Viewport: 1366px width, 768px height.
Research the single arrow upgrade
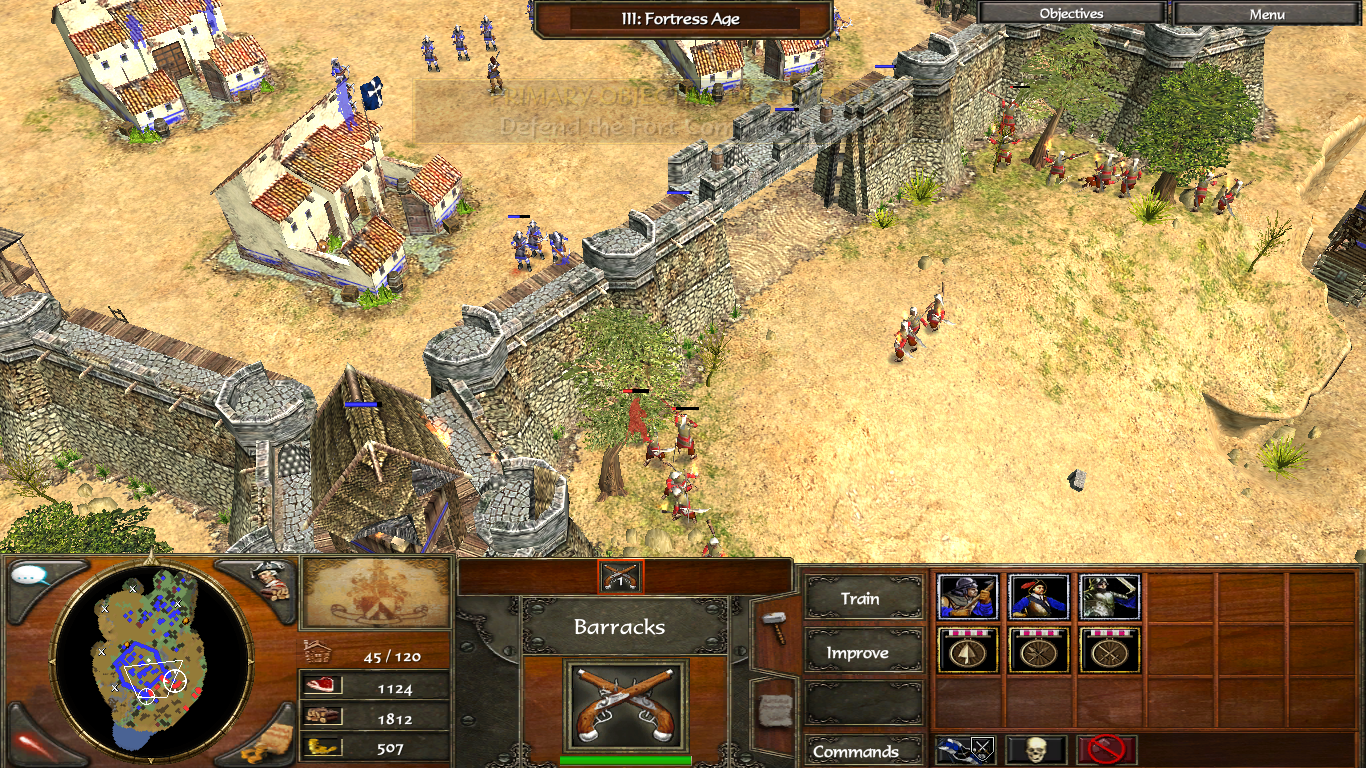tap(968, 651)
